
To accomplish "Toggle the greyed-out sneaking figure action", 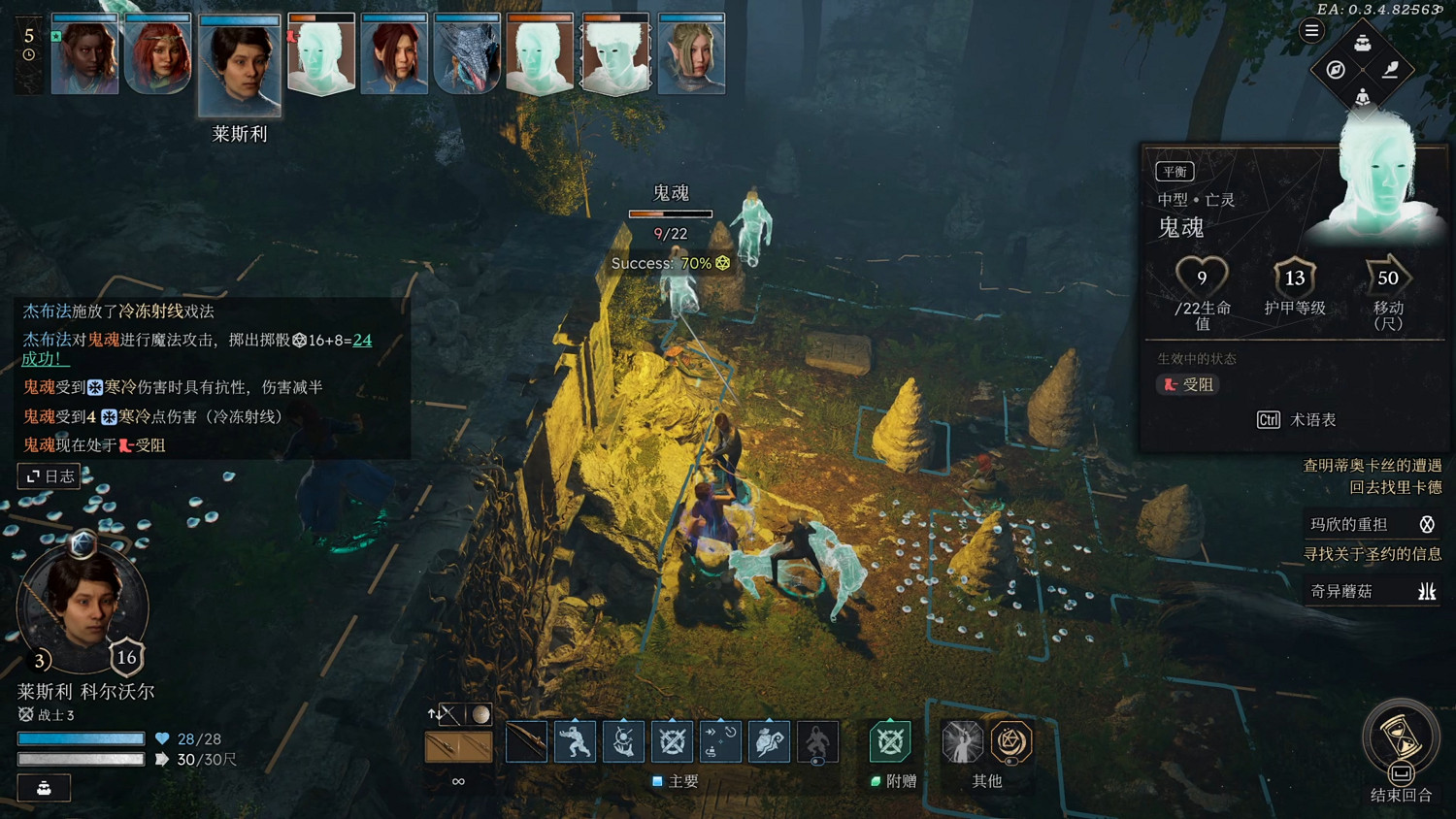I will coord(817,742).
